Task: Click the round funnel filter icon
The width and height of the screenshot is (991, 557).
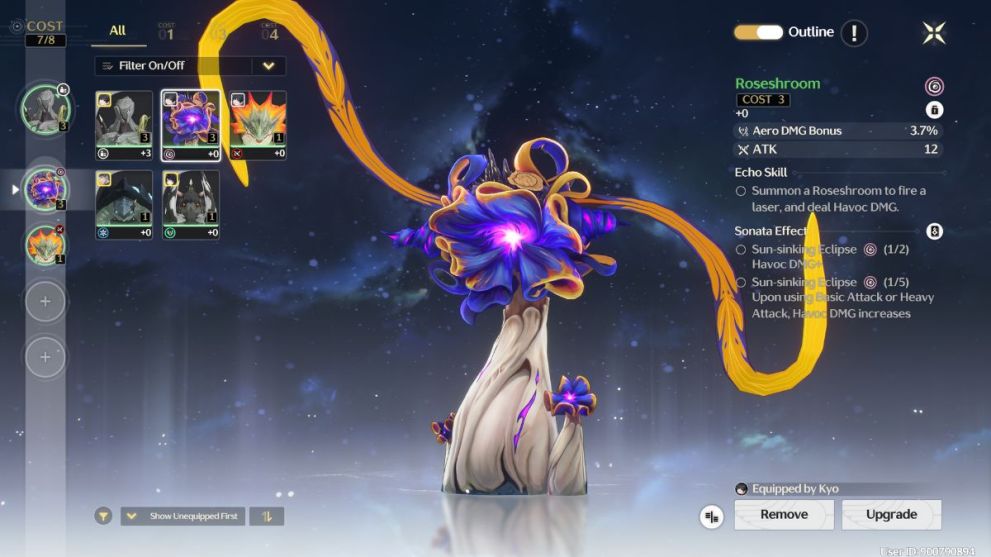Action: coord(103,516)
